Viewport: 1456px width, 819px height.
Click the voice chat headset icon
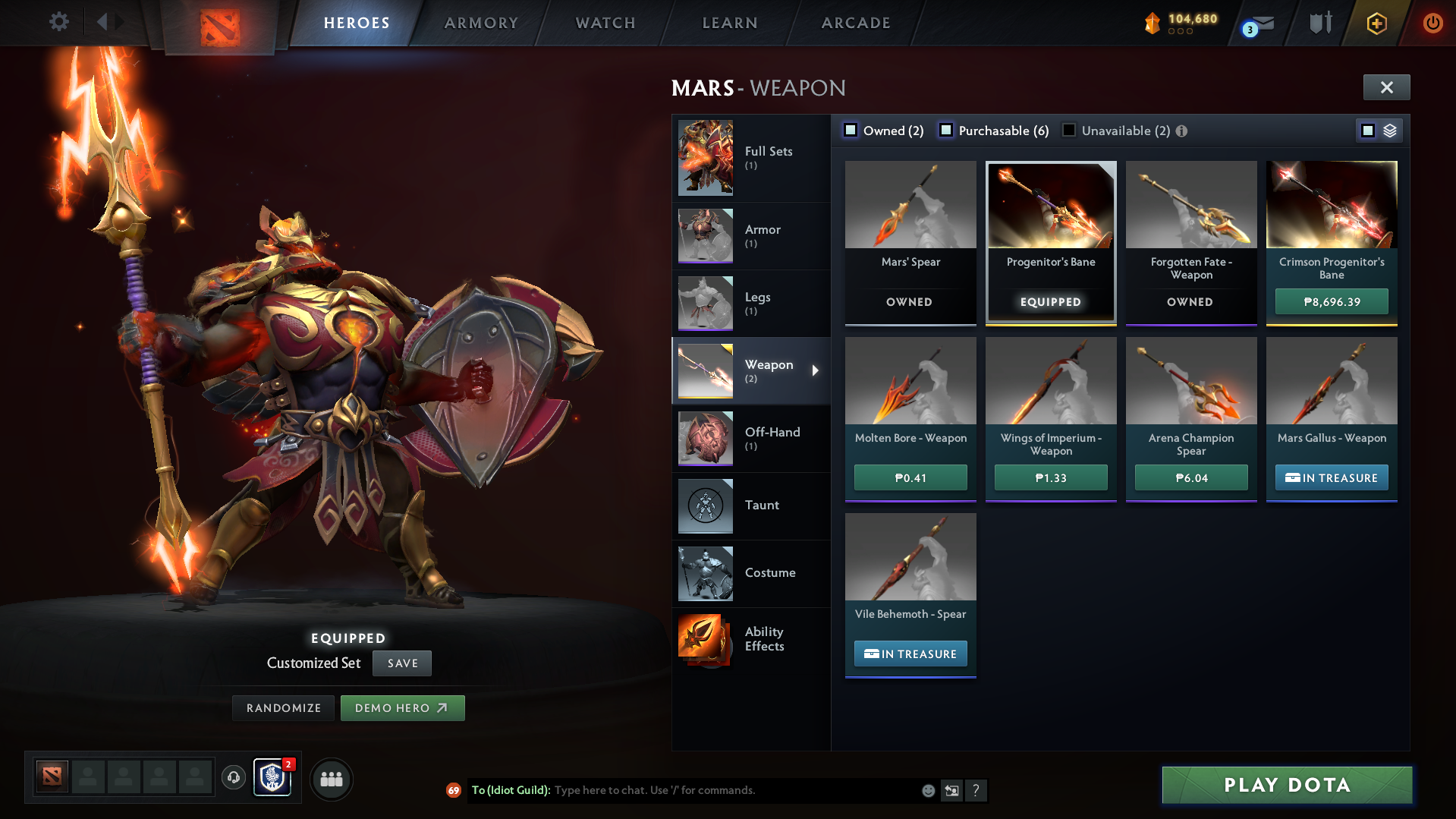tap(234, 779)
